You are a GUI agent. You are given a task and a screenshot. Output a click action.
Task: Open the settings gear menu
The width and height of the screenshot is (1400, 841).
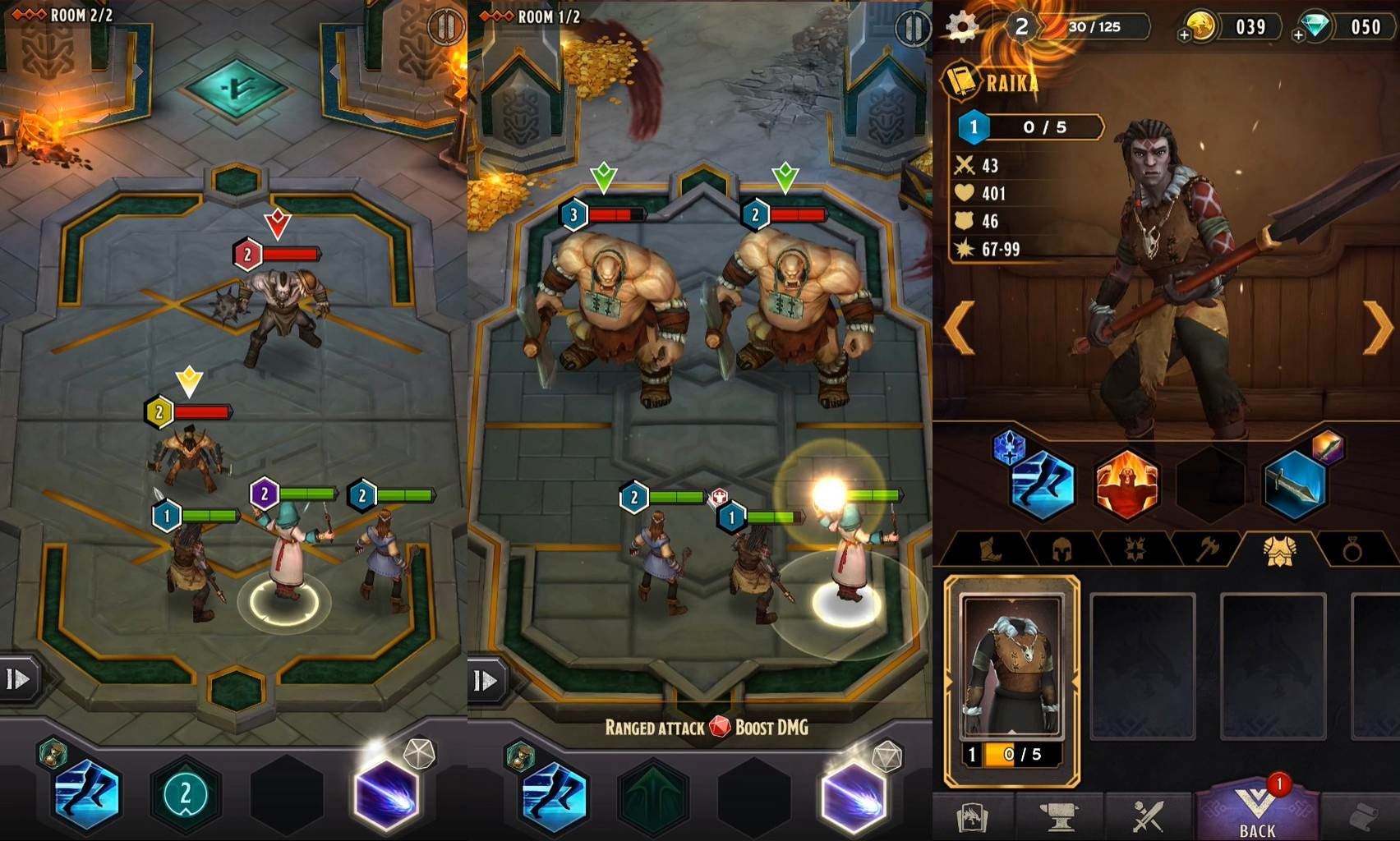962,26
